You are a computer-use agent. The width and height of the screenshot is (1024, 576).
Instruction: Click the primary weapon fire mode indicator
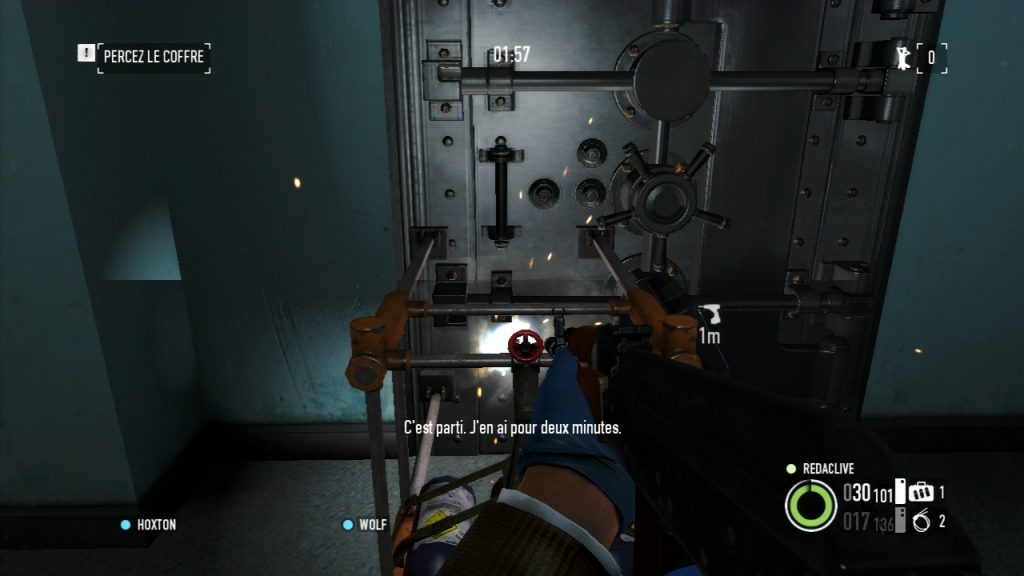pyautogui.click(x=901, y=492)
